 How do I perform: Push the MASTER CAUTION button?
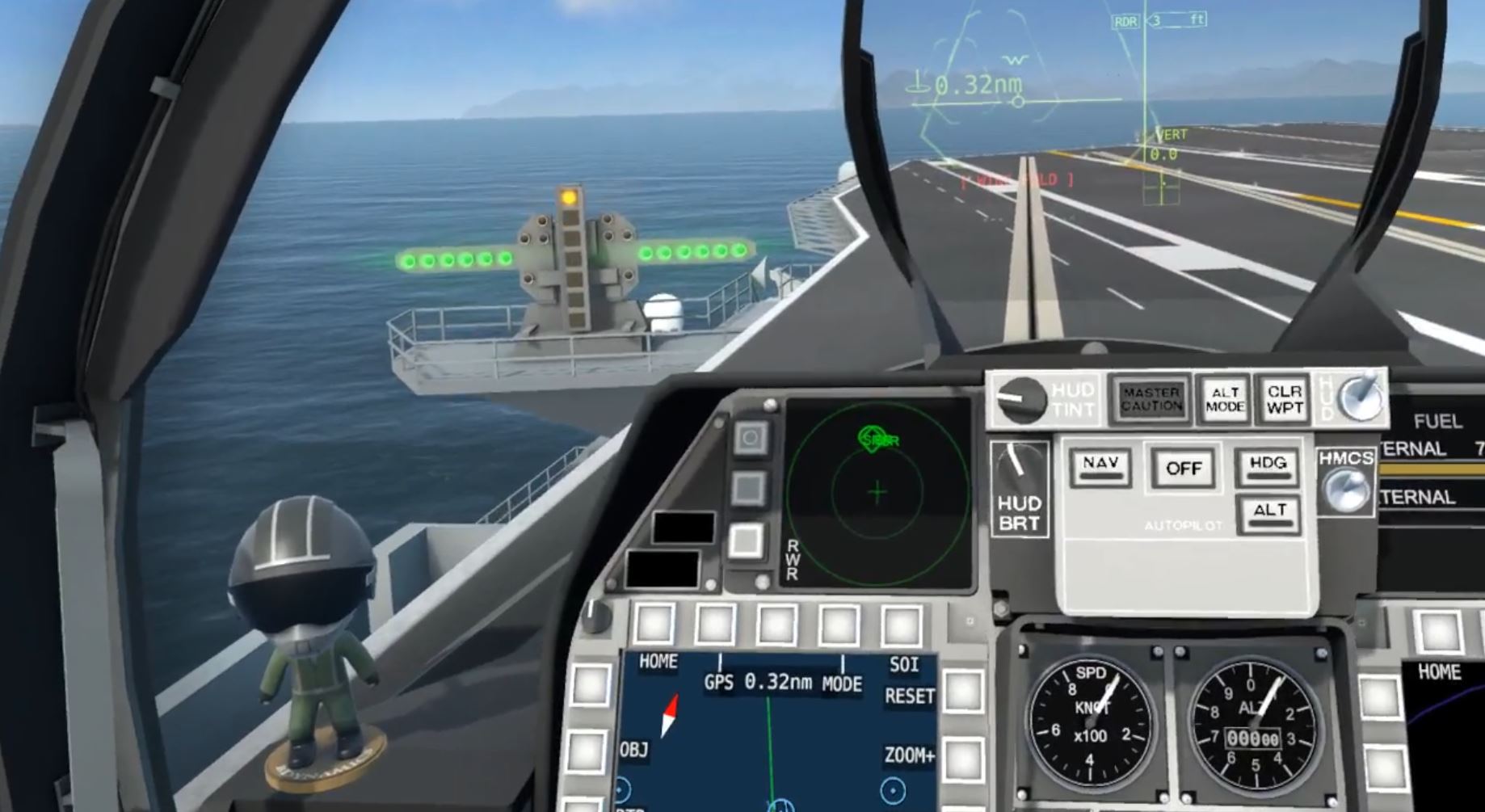click(x=1151, y=399)
